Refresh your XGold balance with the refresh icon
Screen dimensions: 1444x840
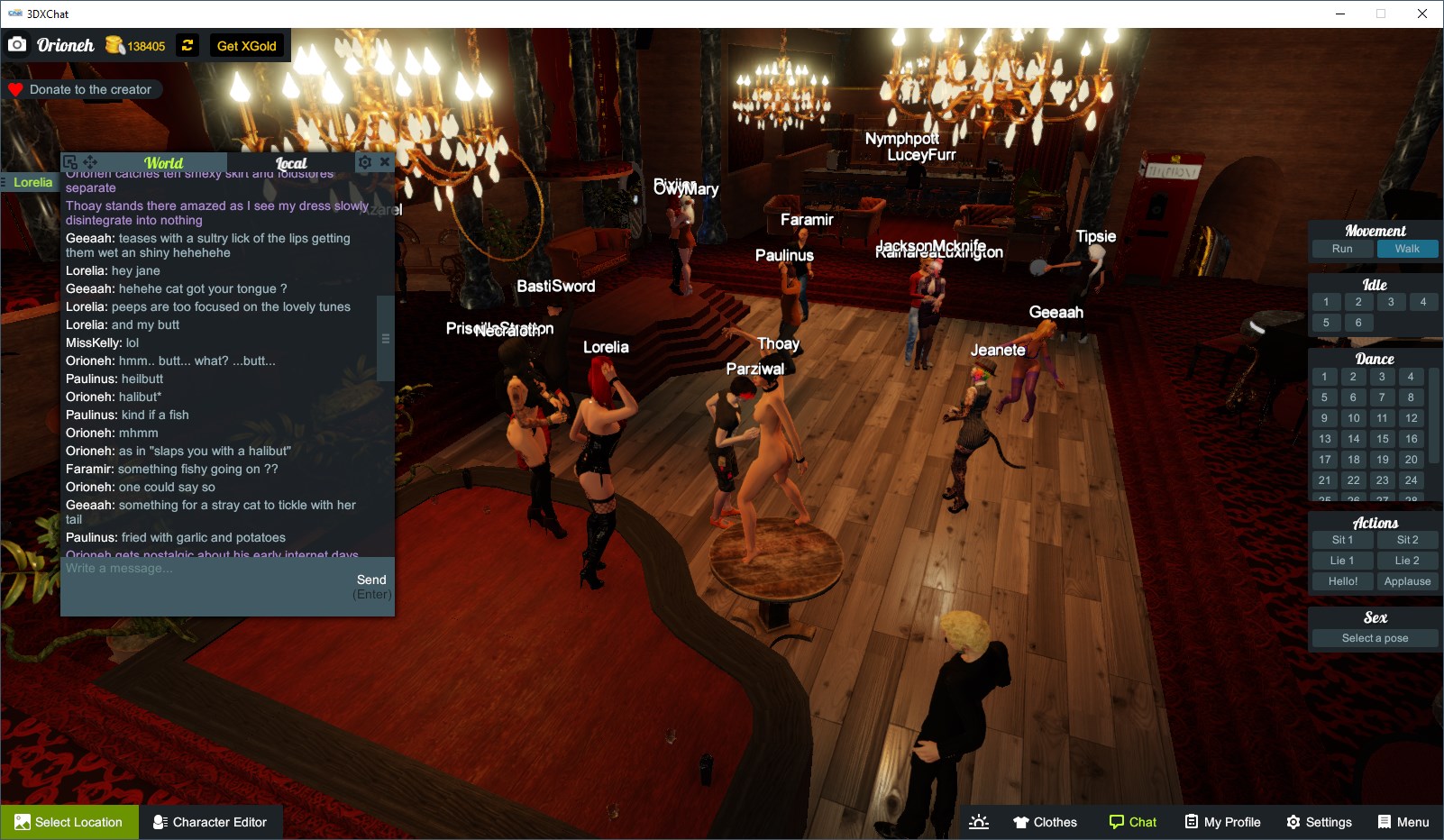[x=187, y=45]
